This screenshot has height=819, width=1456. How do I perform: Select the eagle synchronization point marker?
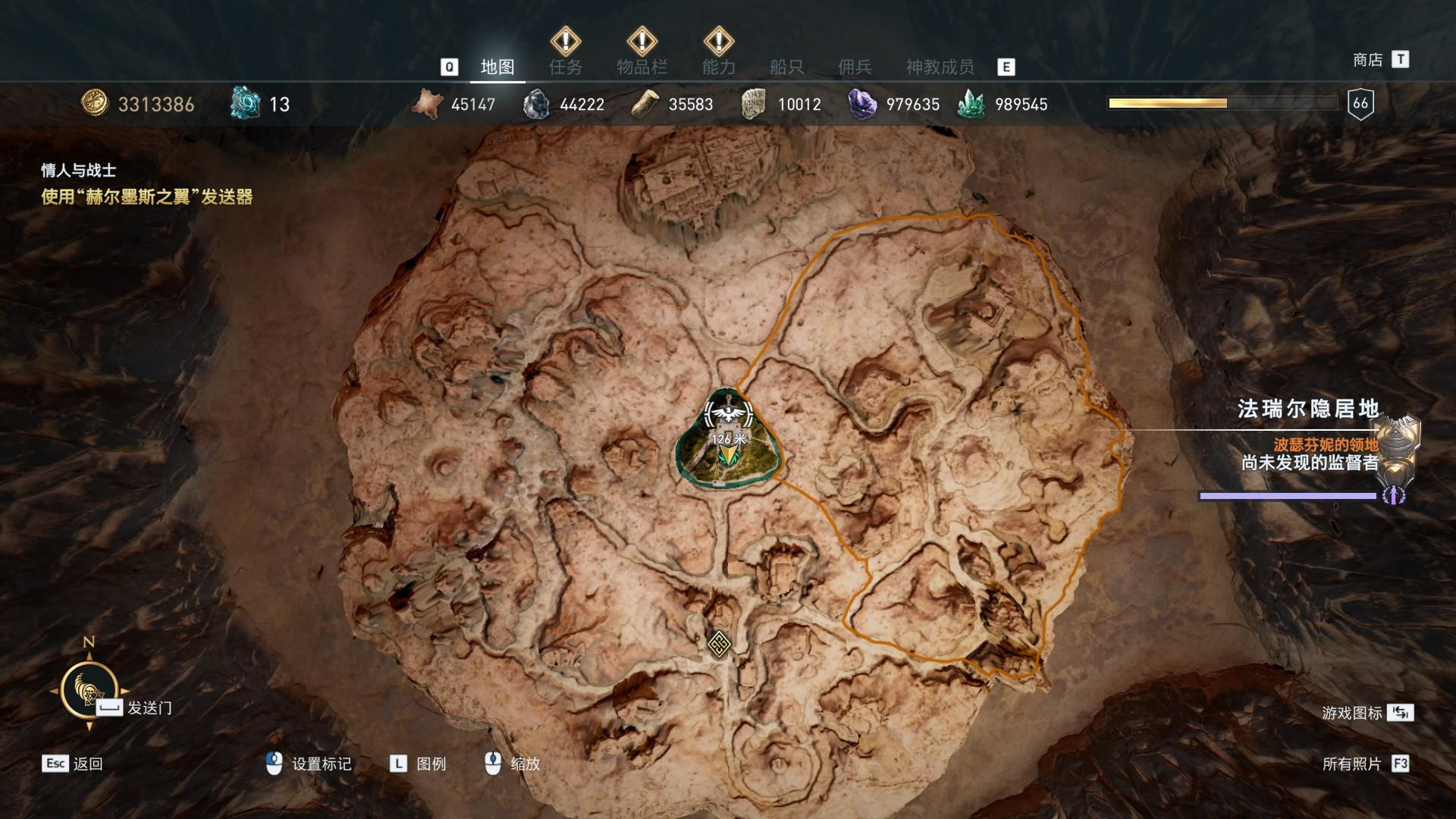(x=728, y=413)
